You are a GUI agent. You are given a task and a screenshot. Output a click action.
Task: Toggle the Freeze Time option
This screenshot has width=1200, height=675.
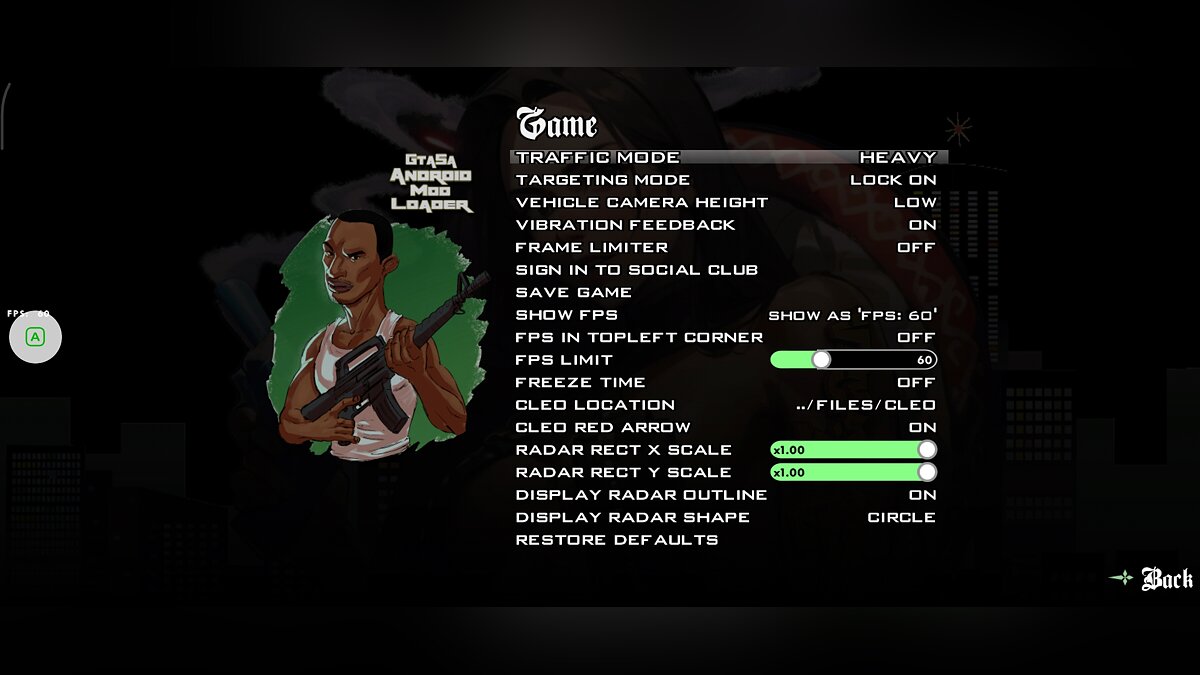(727, 382)
